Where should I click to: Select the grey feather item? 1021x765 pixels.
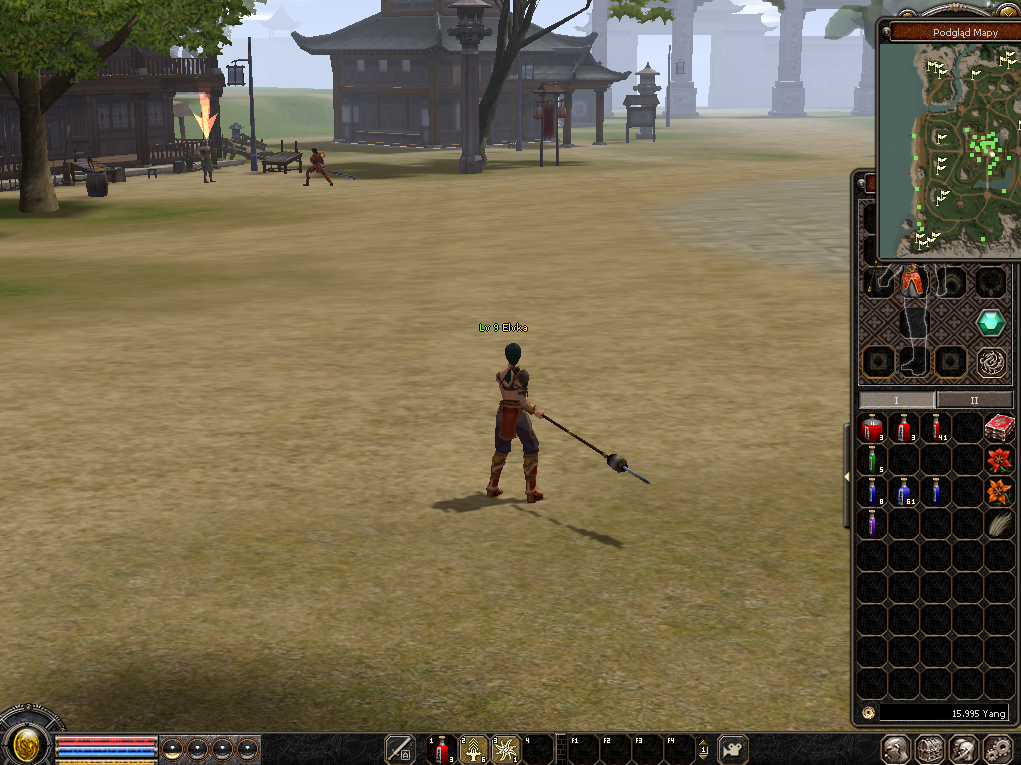[999, 524]
